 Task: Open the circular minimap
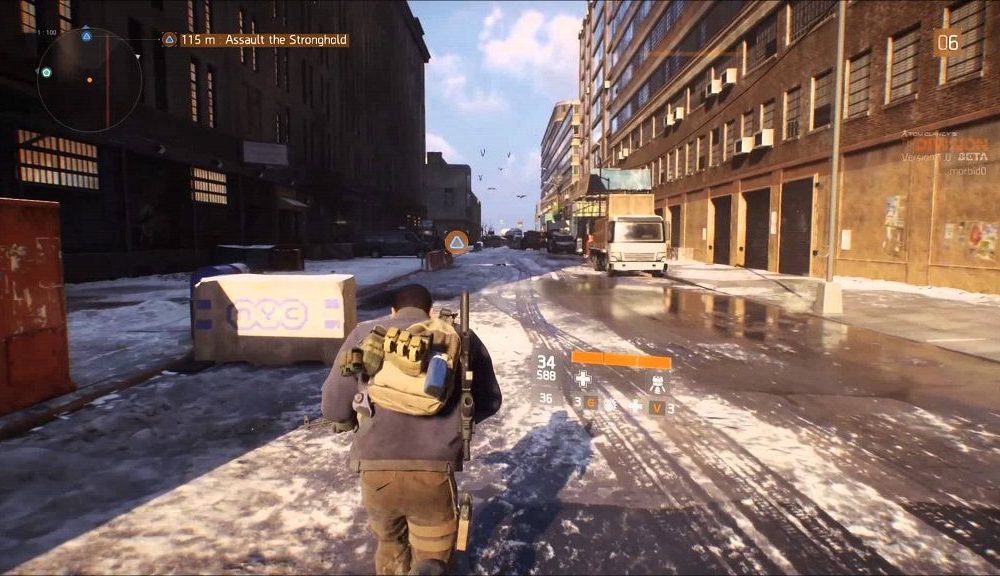tap(88, 80)
